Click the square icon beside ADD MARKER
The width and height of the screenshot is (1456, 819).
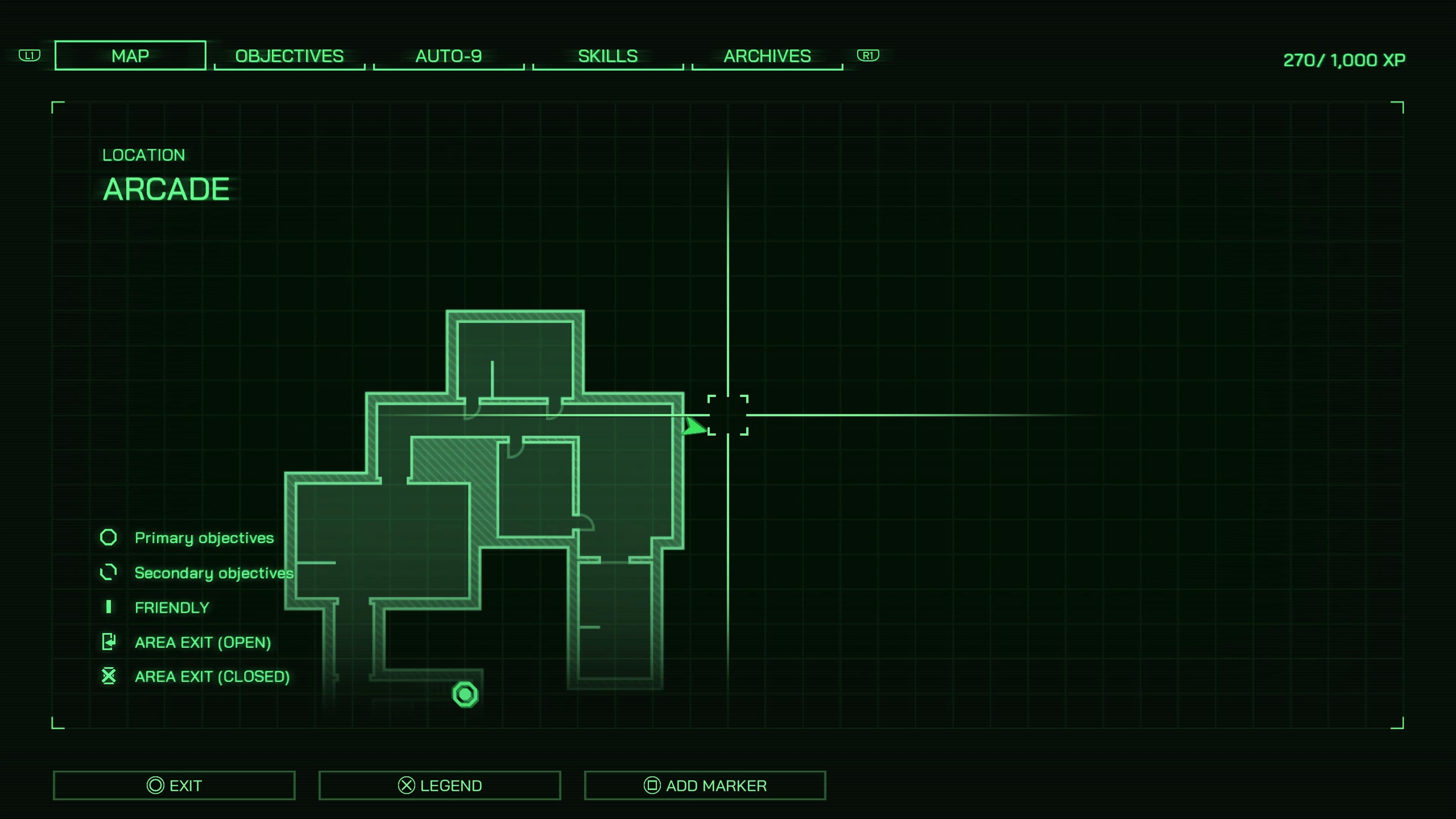[x=652, y=785]
